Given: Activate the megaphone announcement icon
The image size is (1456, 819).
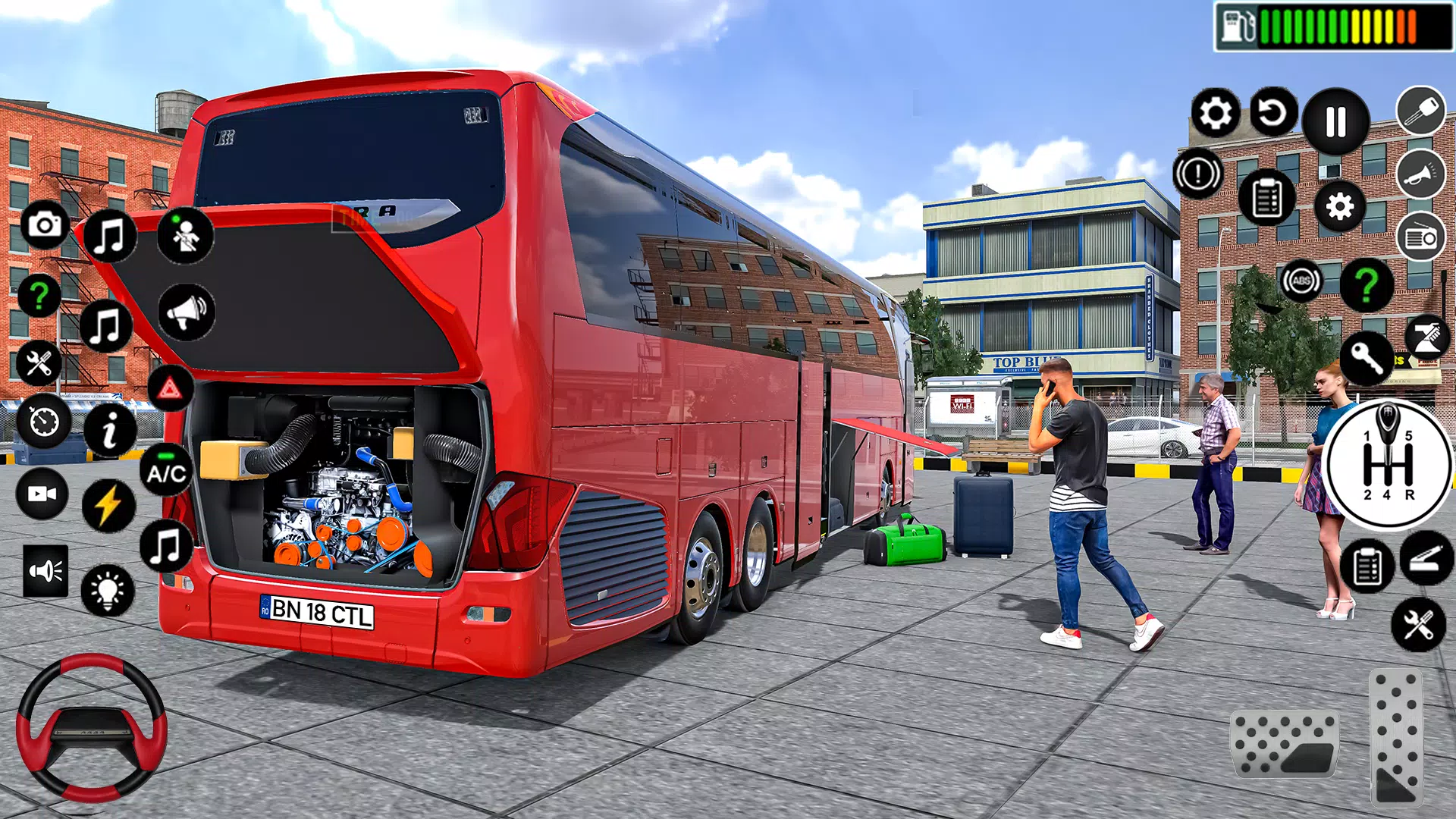Looking at the screenshot, I should pos(187,312).
